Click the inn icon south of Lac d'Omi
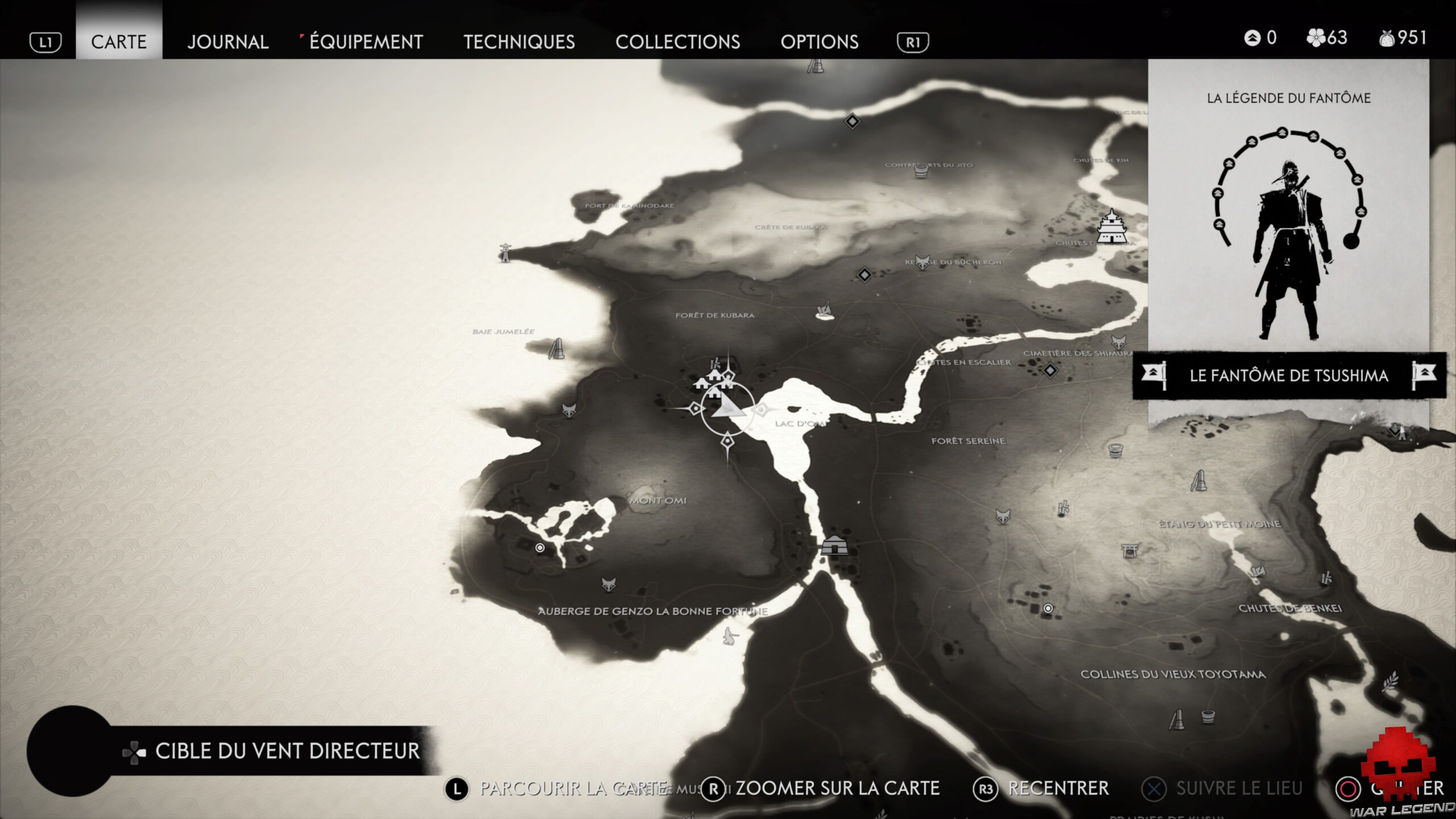 point(835,546)
